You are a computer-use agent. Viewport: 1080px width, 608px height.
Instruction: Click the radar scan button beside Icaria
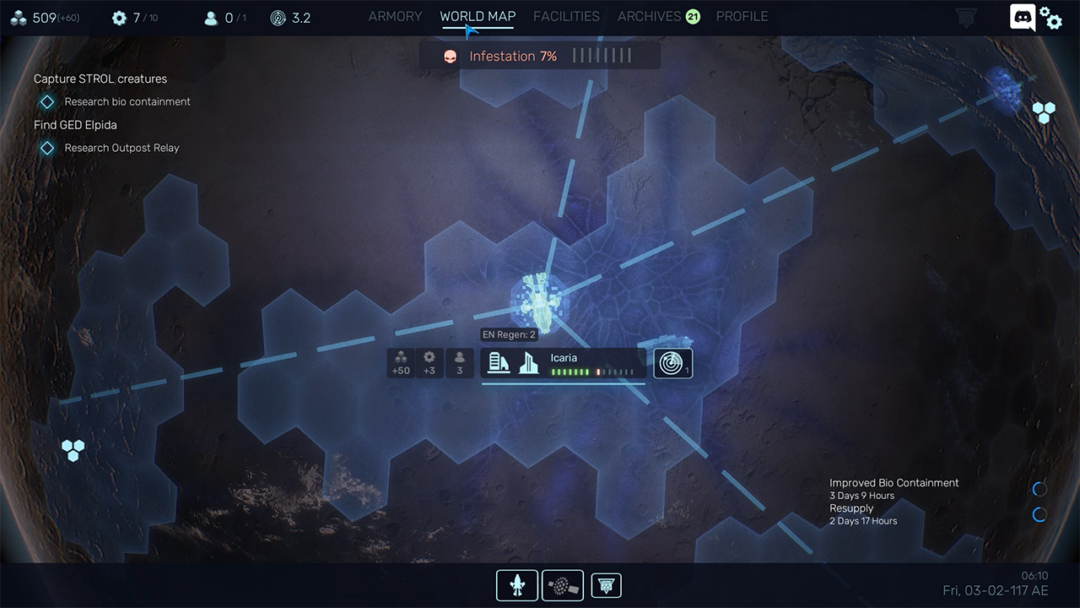[673, 364]
